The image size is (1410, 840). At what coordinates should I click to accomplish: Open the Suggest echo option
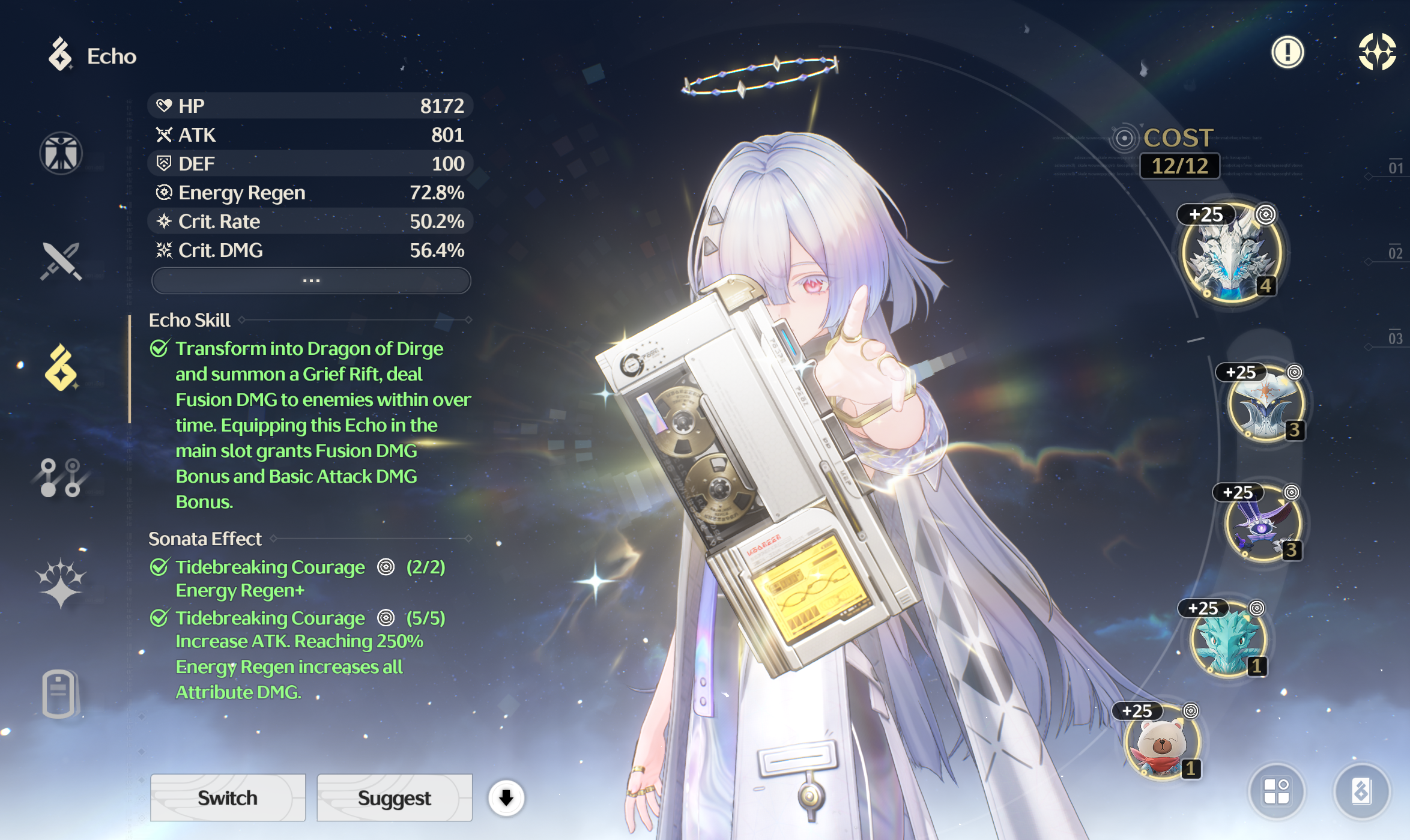pyautogui.click(x=394, y=797)
